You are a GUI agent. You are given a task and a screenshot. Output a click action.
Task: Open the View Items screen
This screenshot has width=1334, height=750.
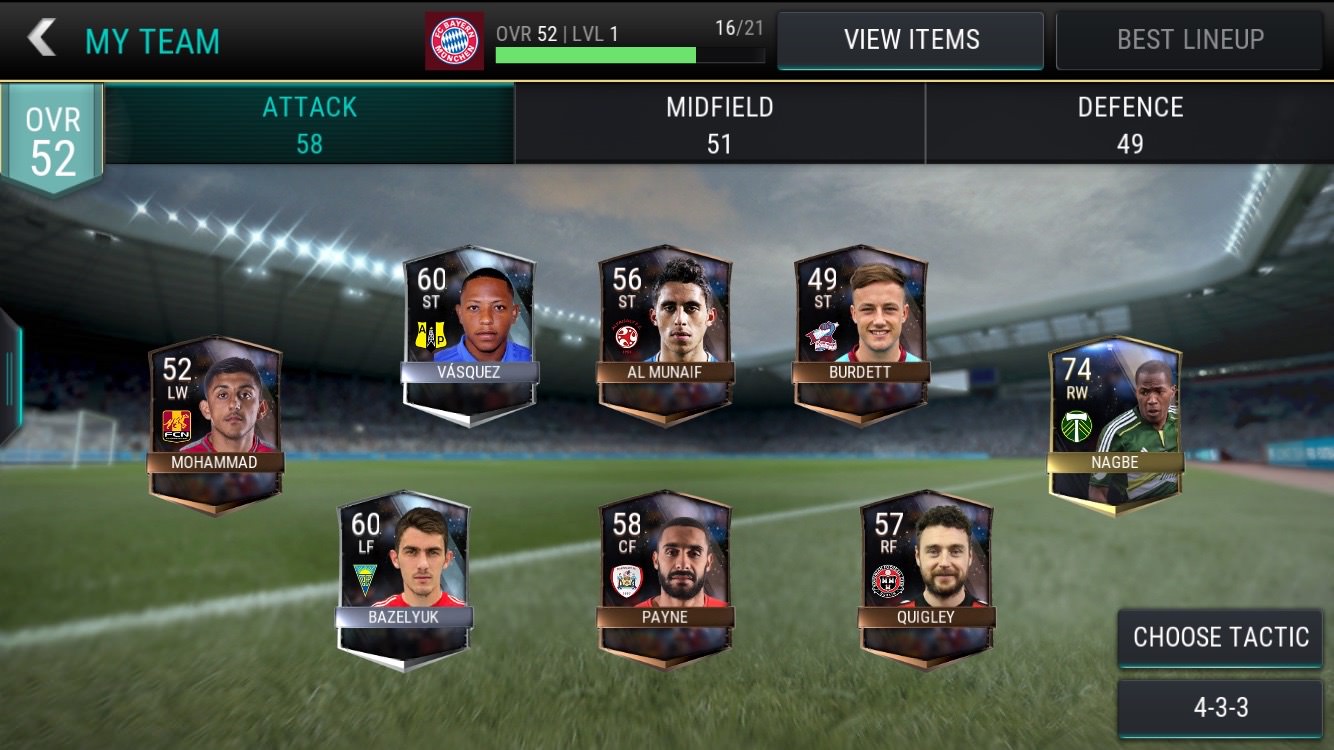pyautogui.click(x=910, y=40)
